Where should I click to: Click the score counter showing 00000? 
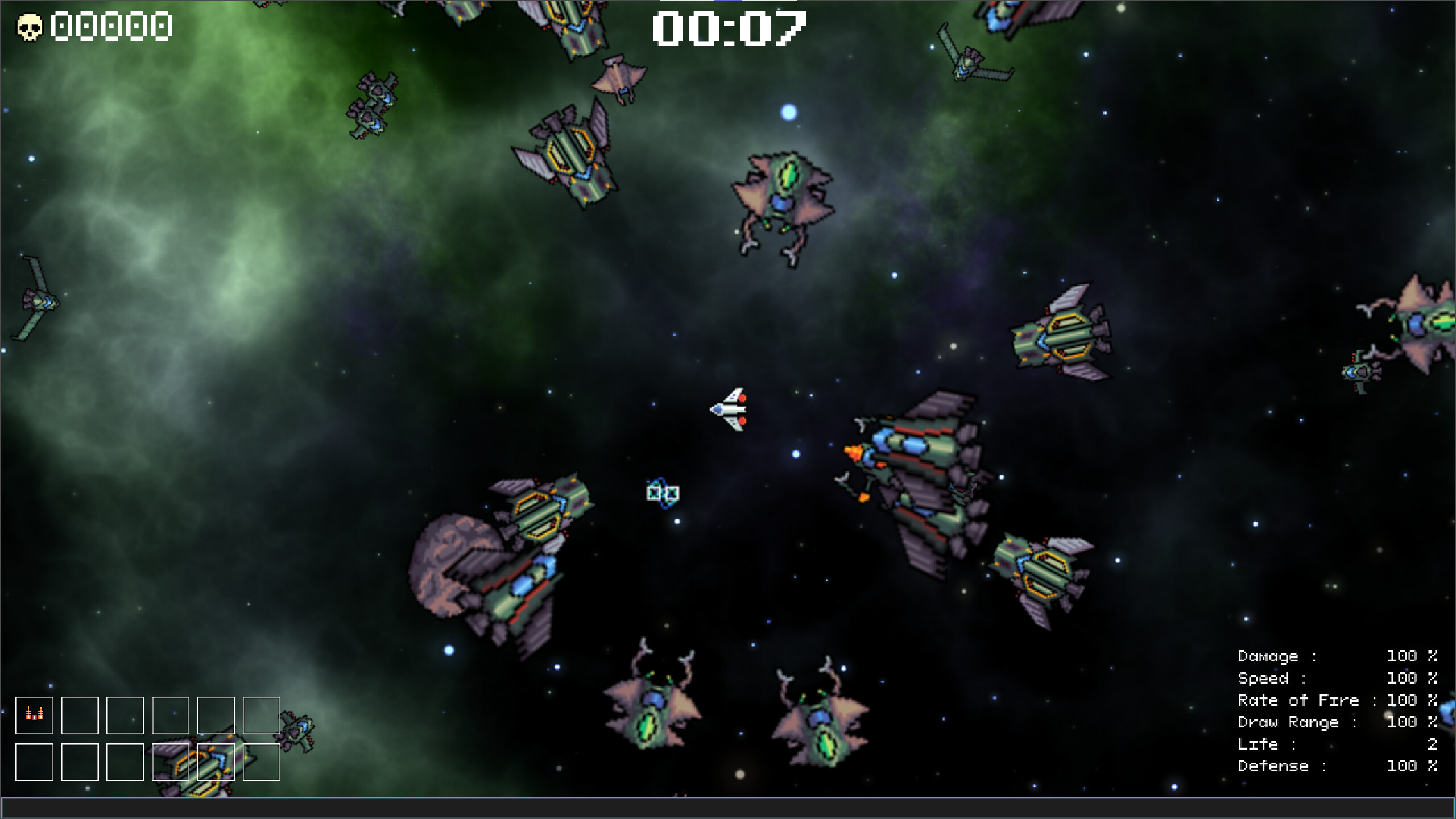pos(110,26)
